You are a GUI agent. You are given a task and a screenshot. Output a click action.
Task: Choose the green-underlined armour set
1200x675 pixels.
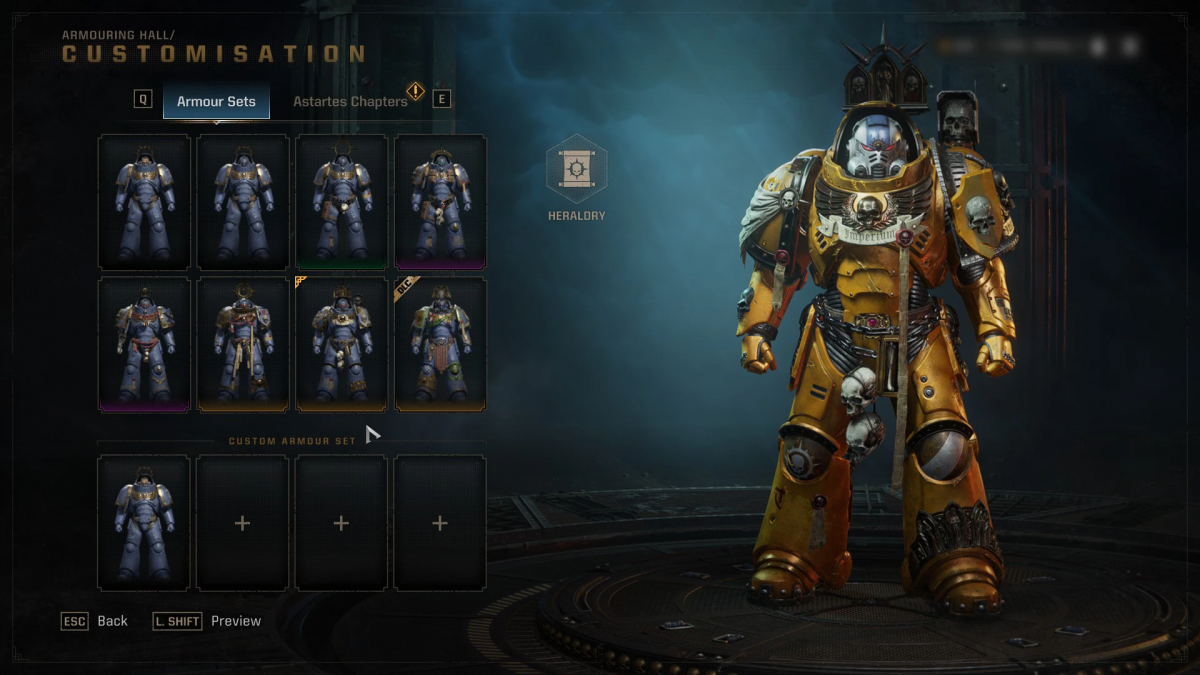pyautogui.click(x=341, y=202)
